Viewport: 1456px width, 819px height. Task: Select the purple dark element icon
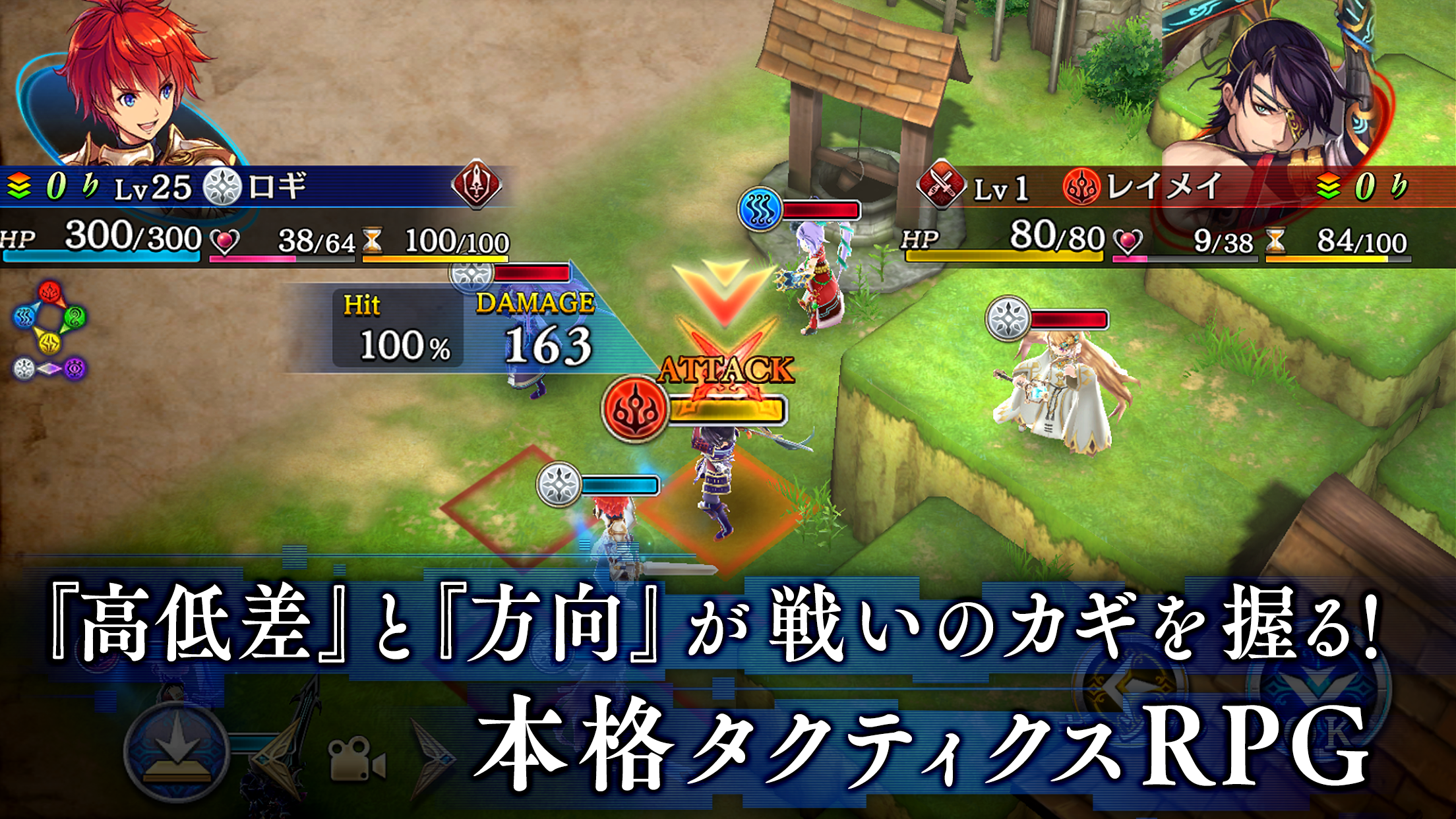click(75, 368)
